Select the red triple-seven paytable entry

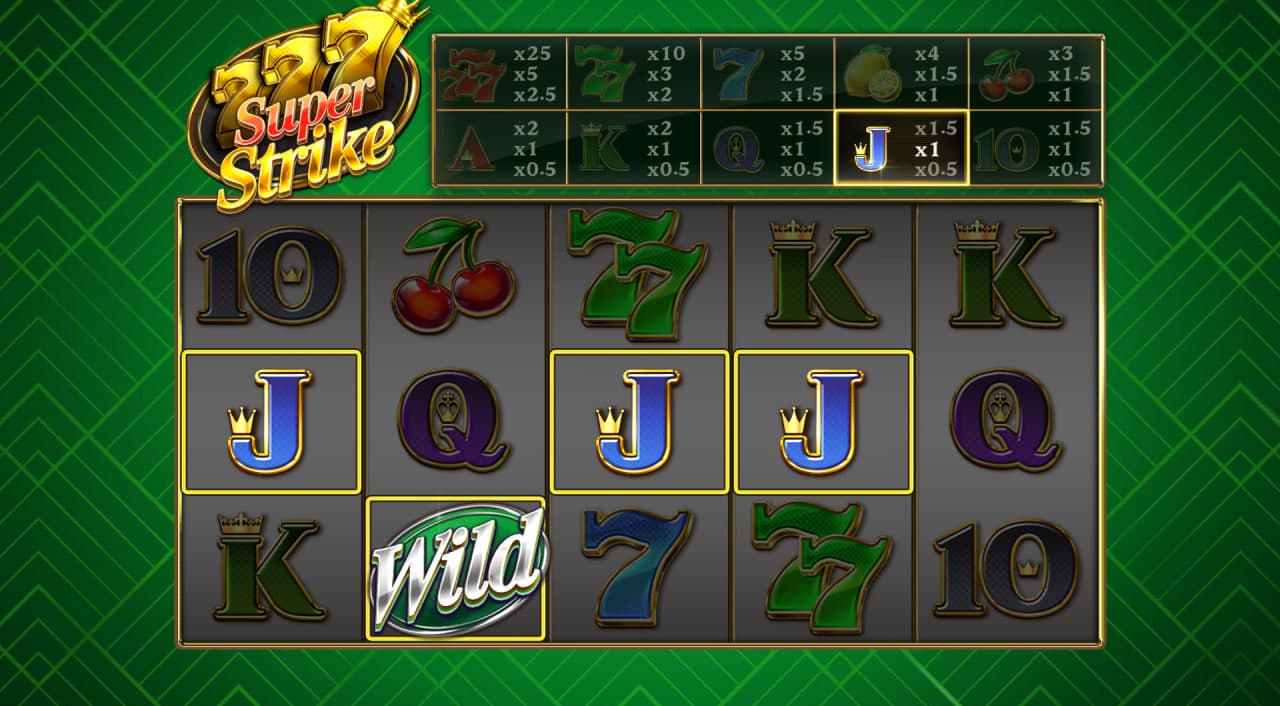click(500, 74)
